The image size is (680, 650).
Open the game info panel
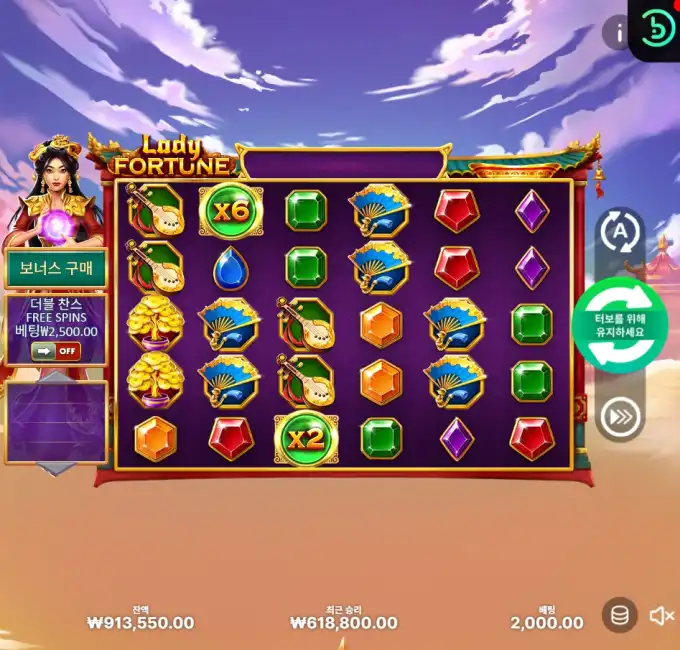620,33
